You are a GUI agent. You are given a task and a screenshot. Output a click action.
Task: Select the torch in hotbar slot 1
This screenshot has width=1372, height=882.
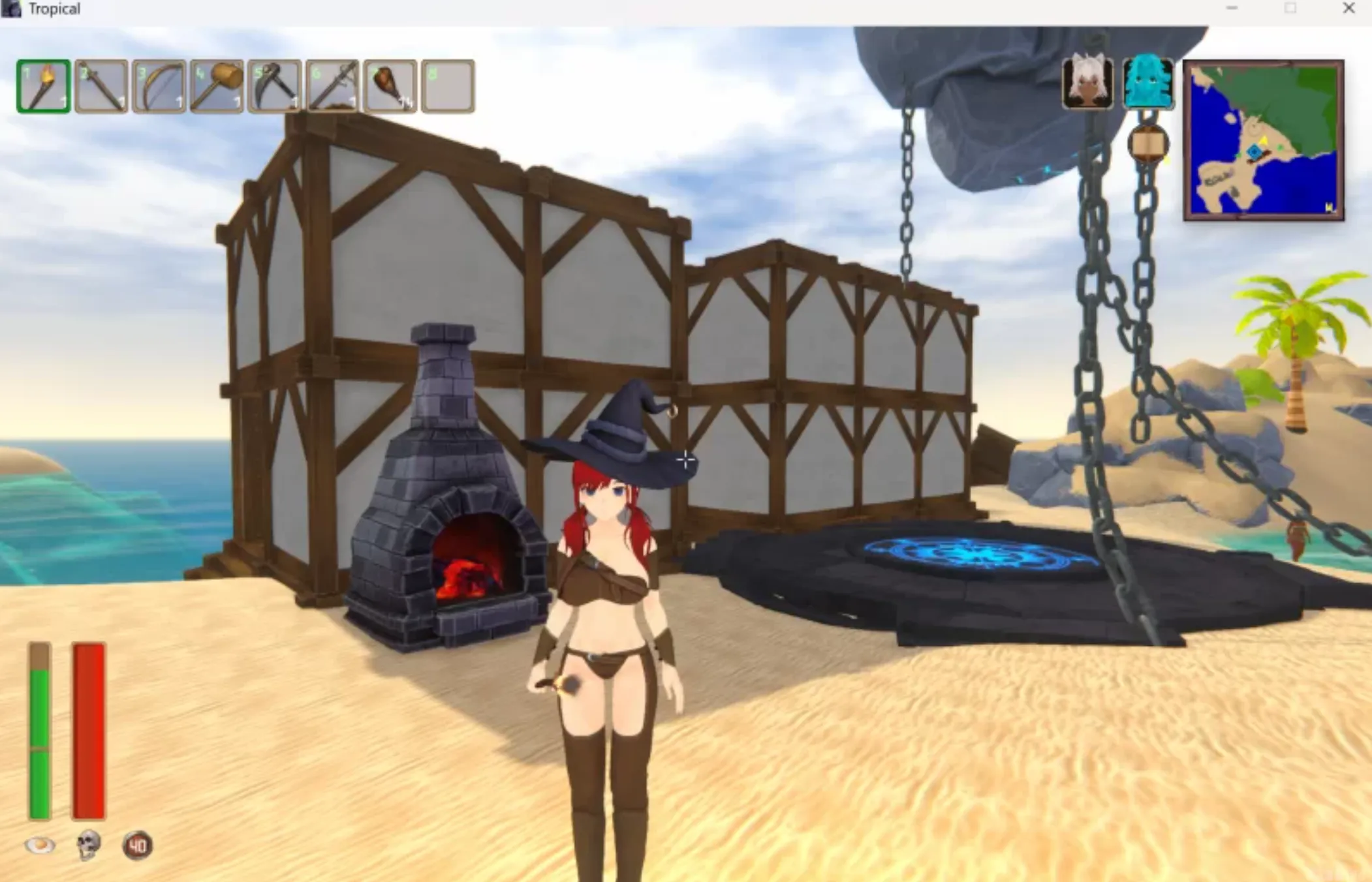tap(44, 87)
